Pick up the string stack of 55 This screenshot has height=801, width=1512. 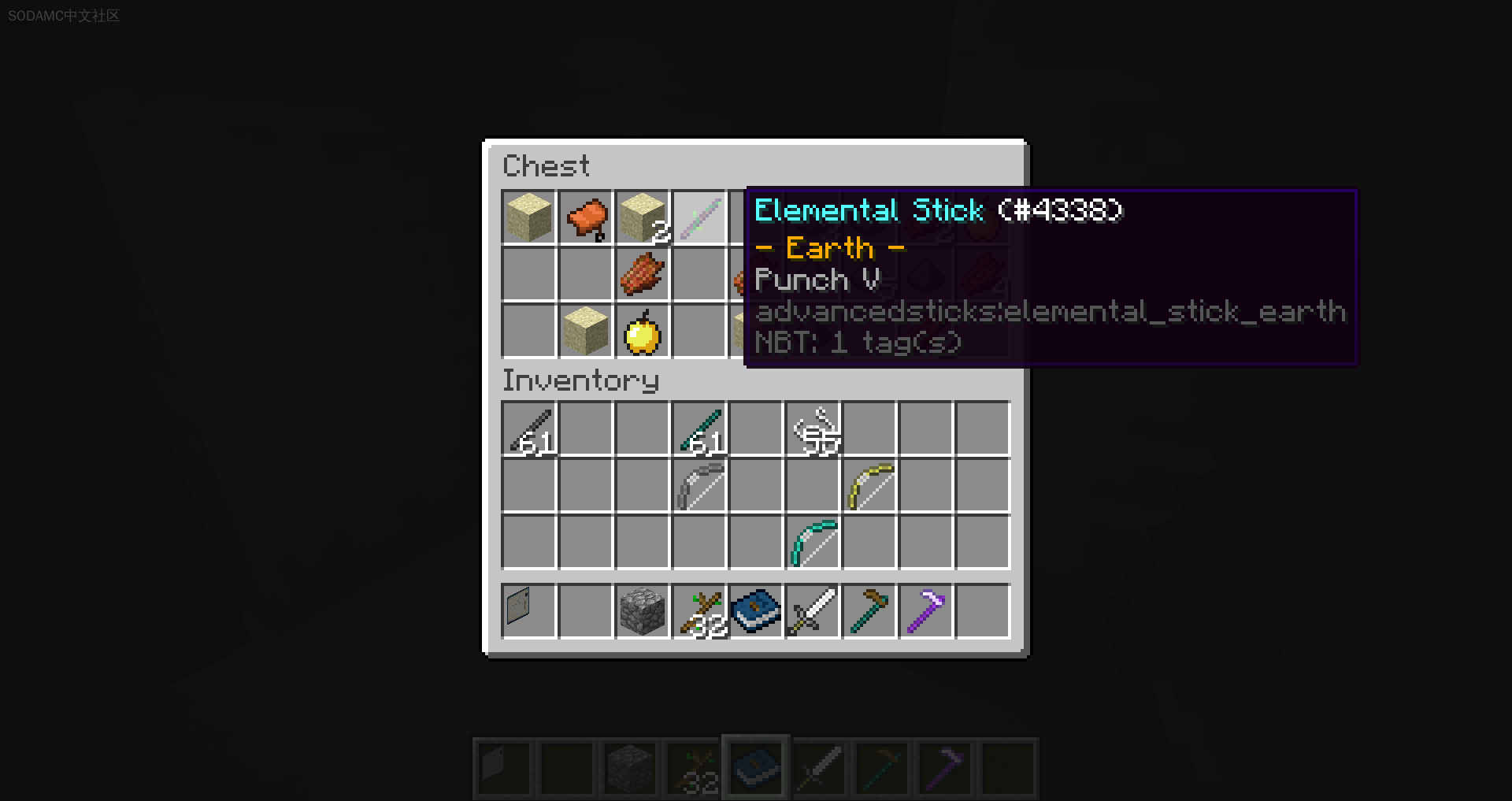click(813, 430)
